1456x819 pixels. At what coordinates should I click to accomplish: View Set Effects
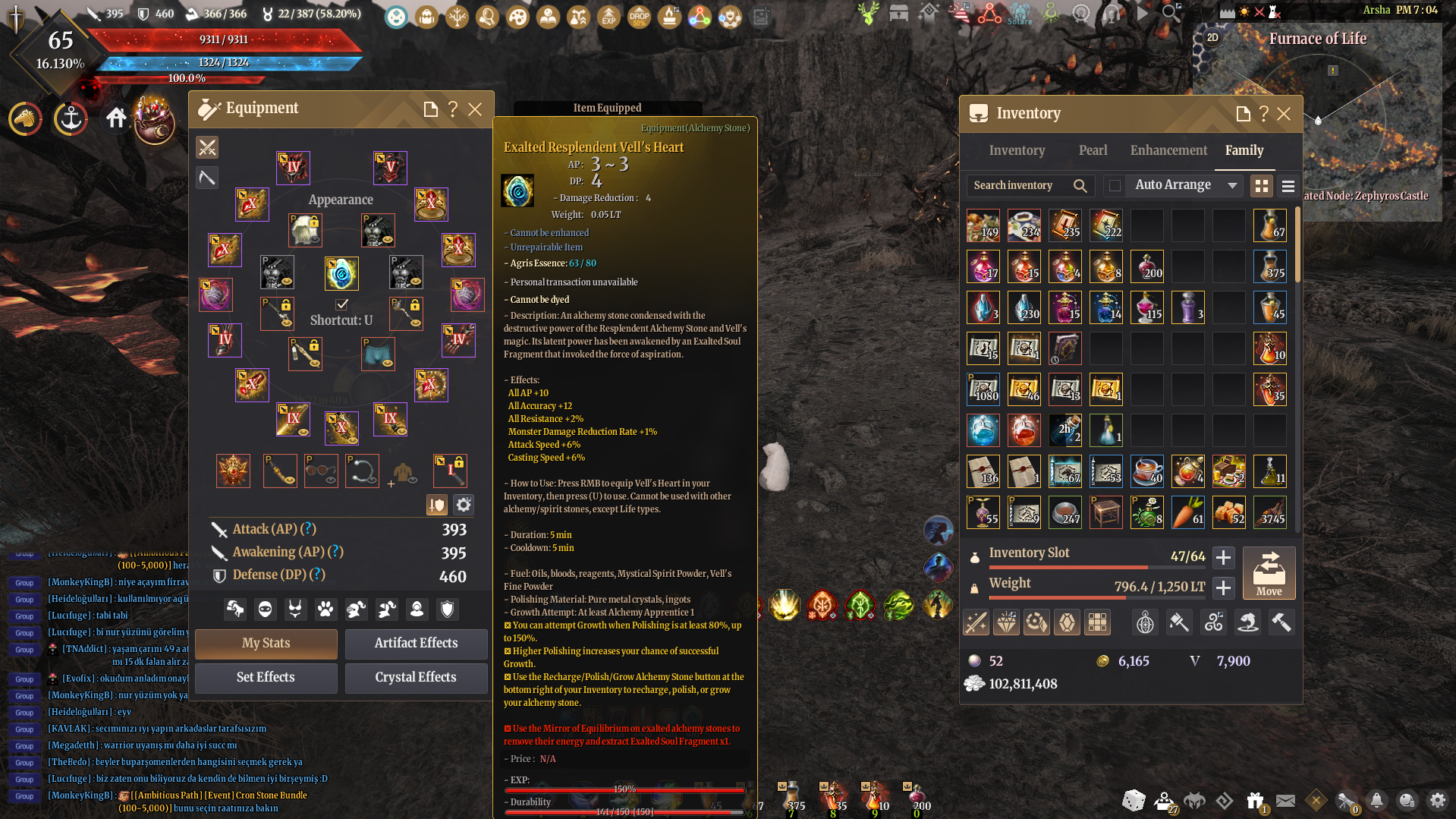click(x=266, y=678)
